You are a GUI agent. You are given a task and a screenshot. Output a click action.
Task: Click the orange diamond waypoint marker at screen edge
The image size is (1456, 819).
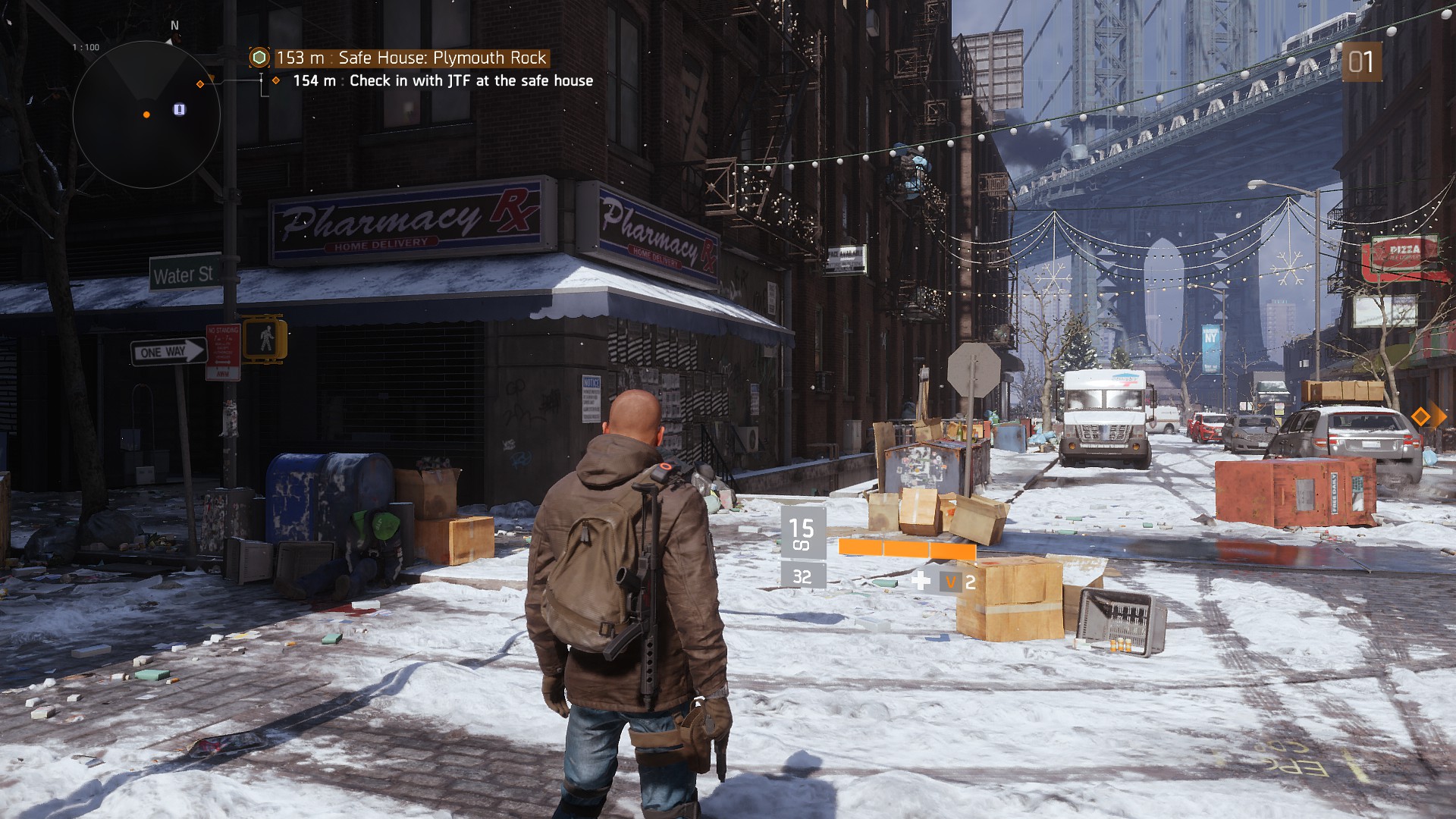tap(1420, 416)
